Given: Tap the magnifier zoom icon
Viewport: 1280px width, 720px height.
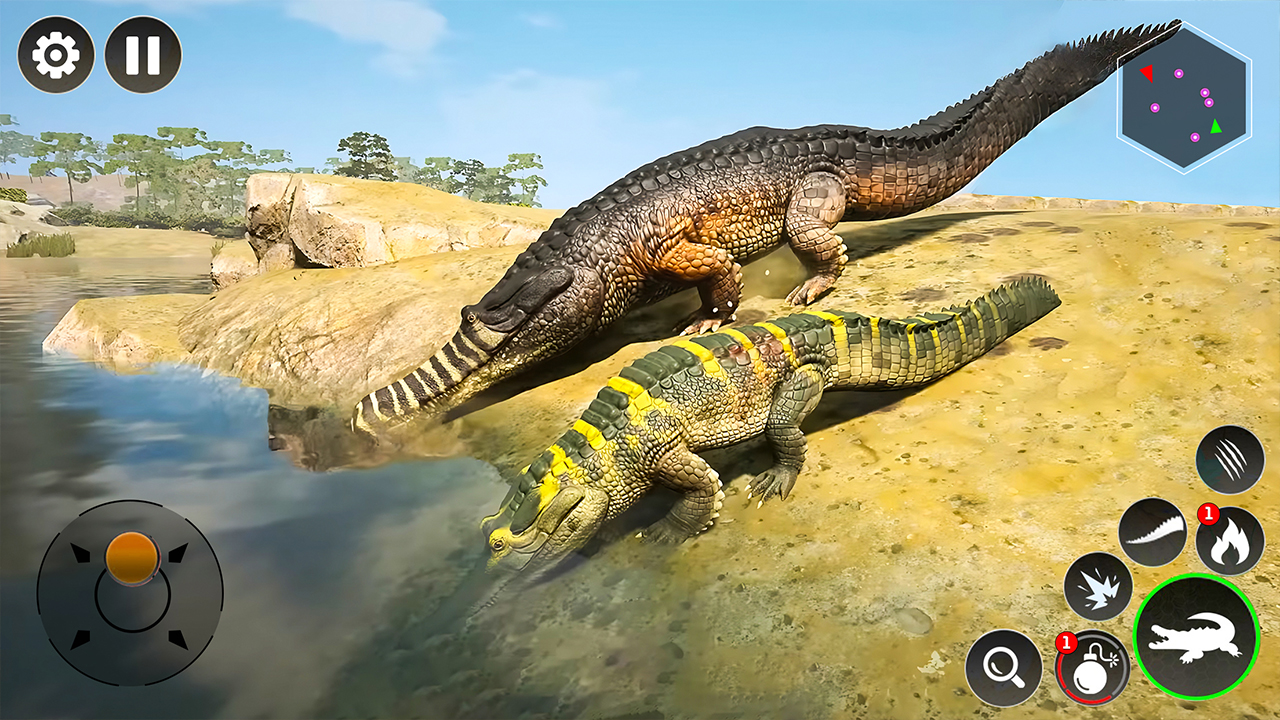Looking at the screenshot, I should [1005, 665].
